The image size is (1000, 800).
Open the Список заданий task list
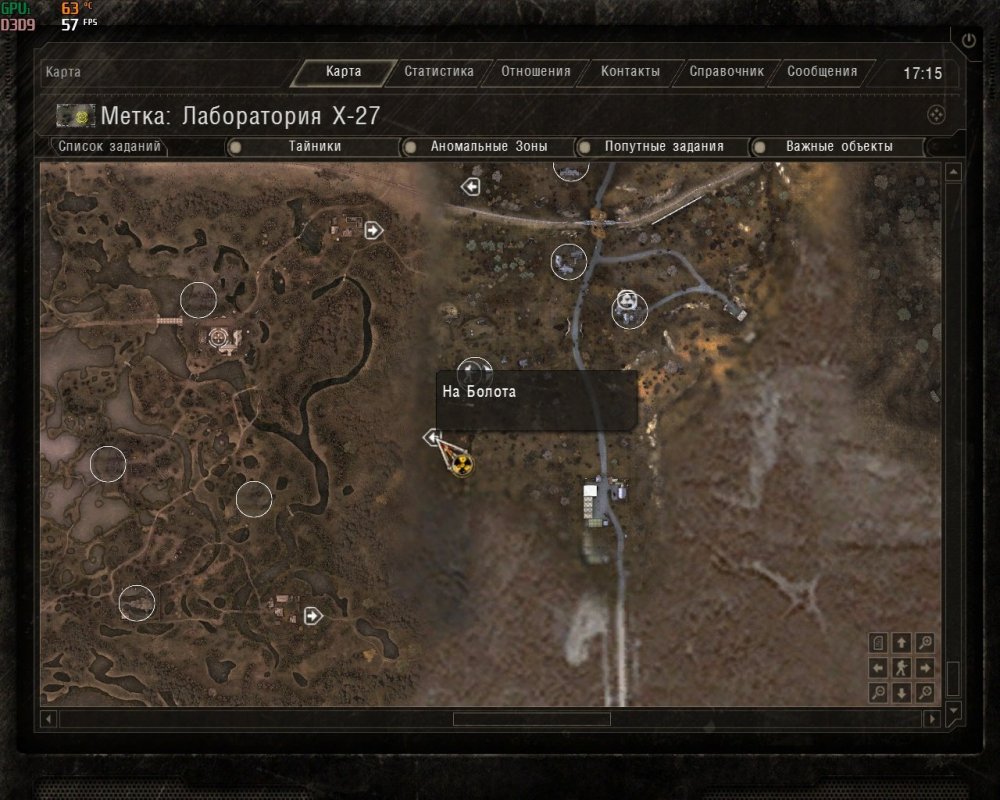point(109,147)
